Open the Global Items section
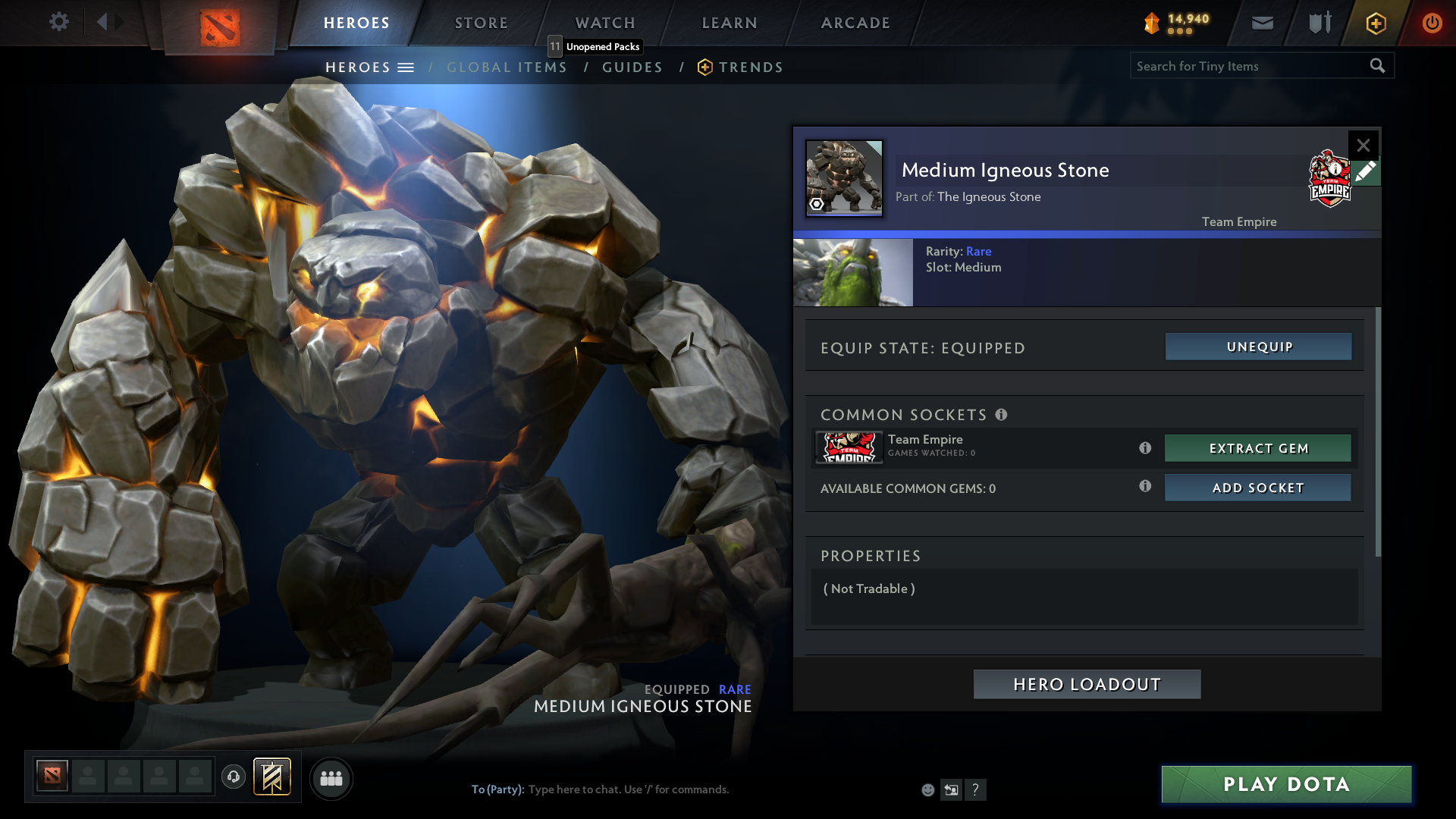Screen dimensions: 1456x819 (x=507, y=67)
